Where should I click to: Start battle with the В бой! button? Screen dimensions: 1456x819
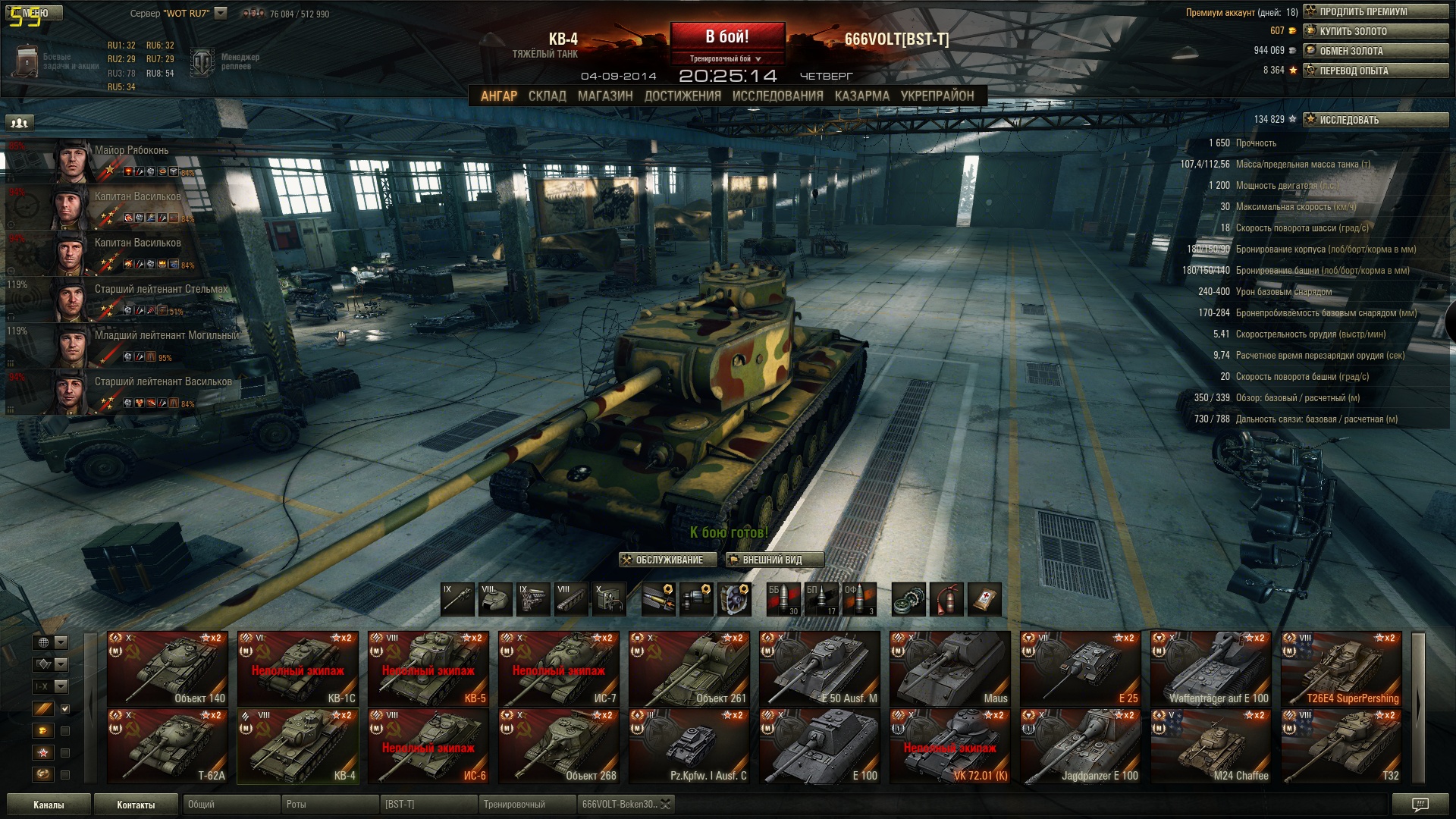click(726, 36)
